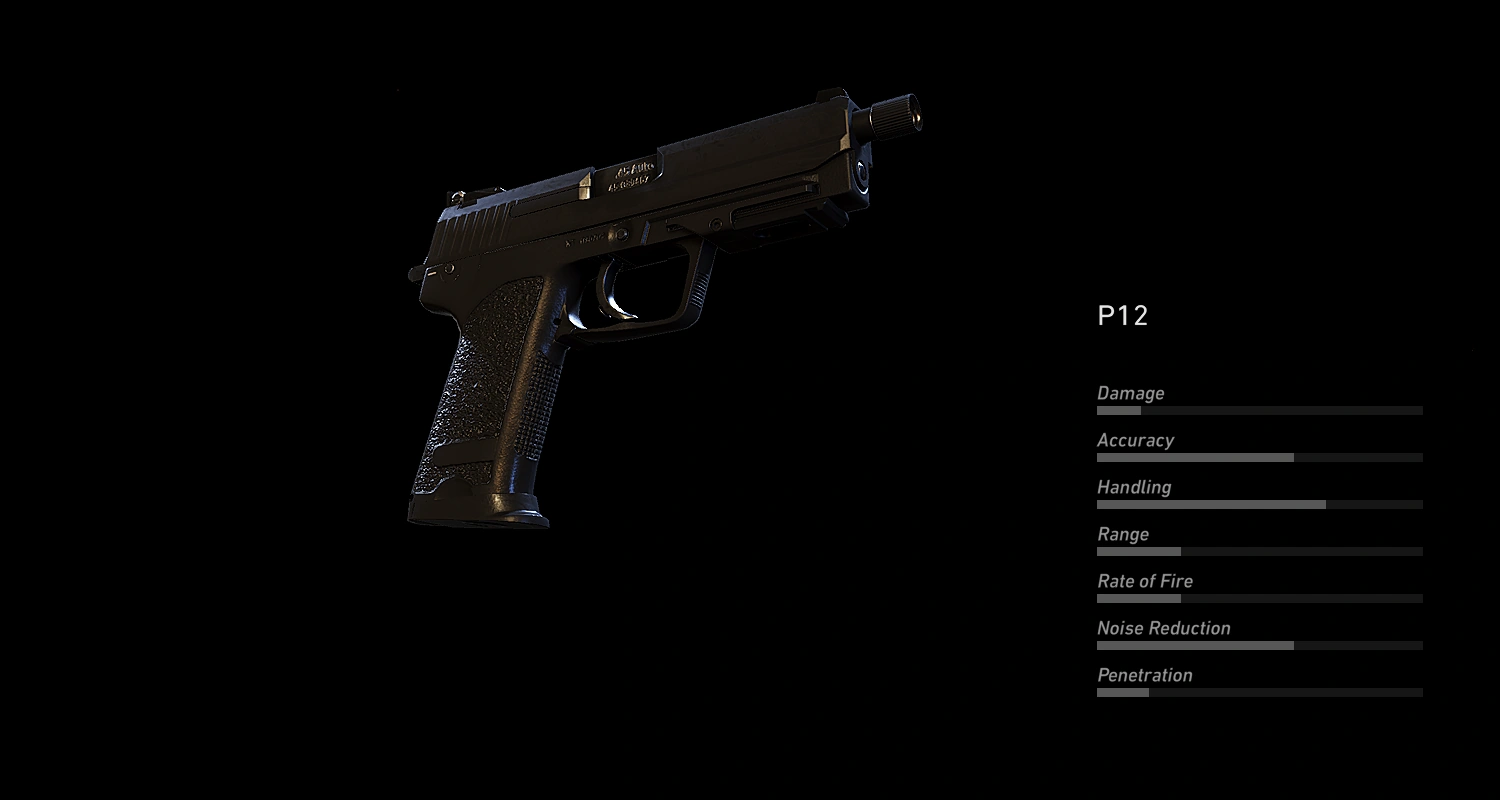The image size is (1500, 800).
Task: Click the Accuracy progress bar
Action: pyautogui.click(x=1259, y=457)
